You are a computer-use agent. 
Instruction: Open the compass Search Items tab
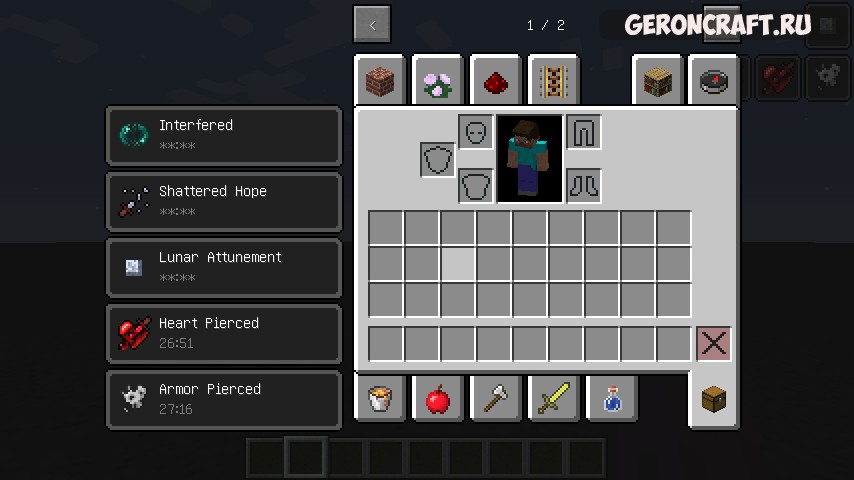[x=714, y=82]
